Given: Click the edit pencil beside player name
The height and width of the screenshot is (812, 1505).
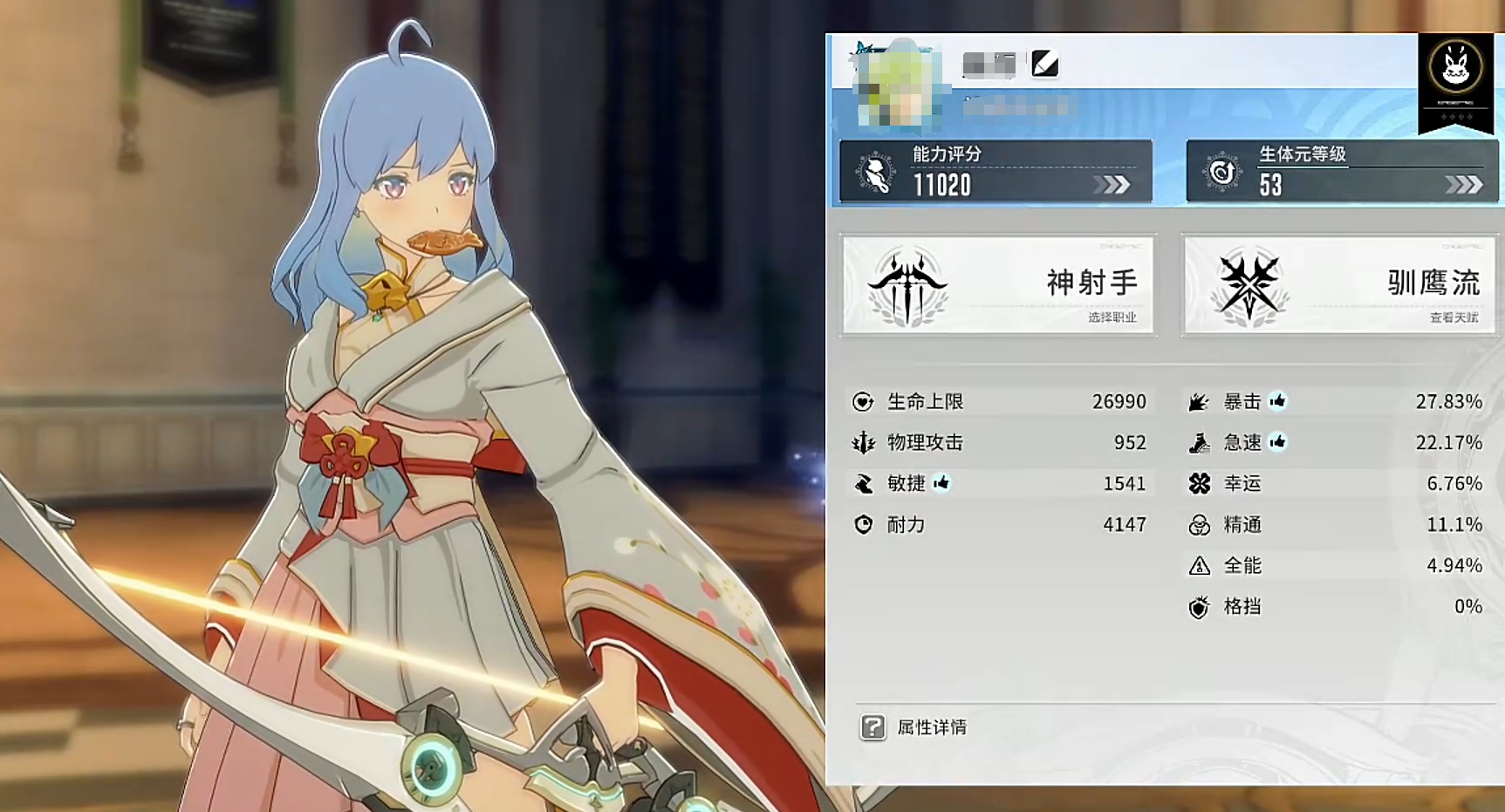Looking at the screenshot, I should coord(1044,65).
